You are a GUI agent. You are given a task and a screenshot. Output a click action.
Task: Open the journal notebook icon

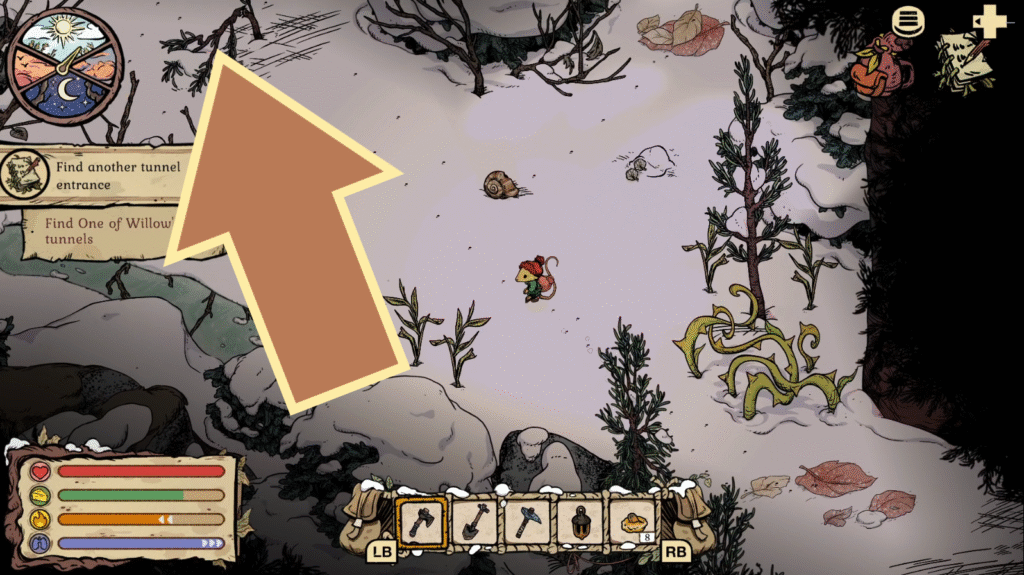coord(962,60)
